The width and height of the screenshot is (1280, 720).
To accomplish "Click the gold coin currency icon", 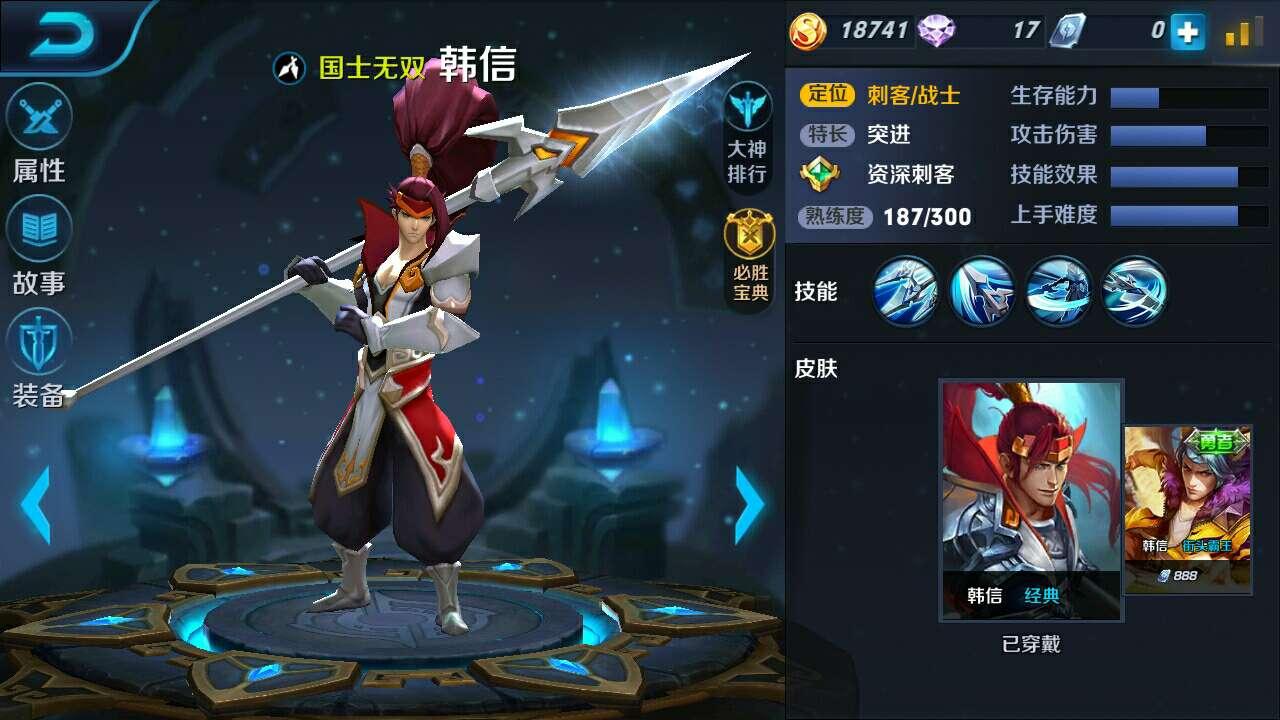I will 808,31.
